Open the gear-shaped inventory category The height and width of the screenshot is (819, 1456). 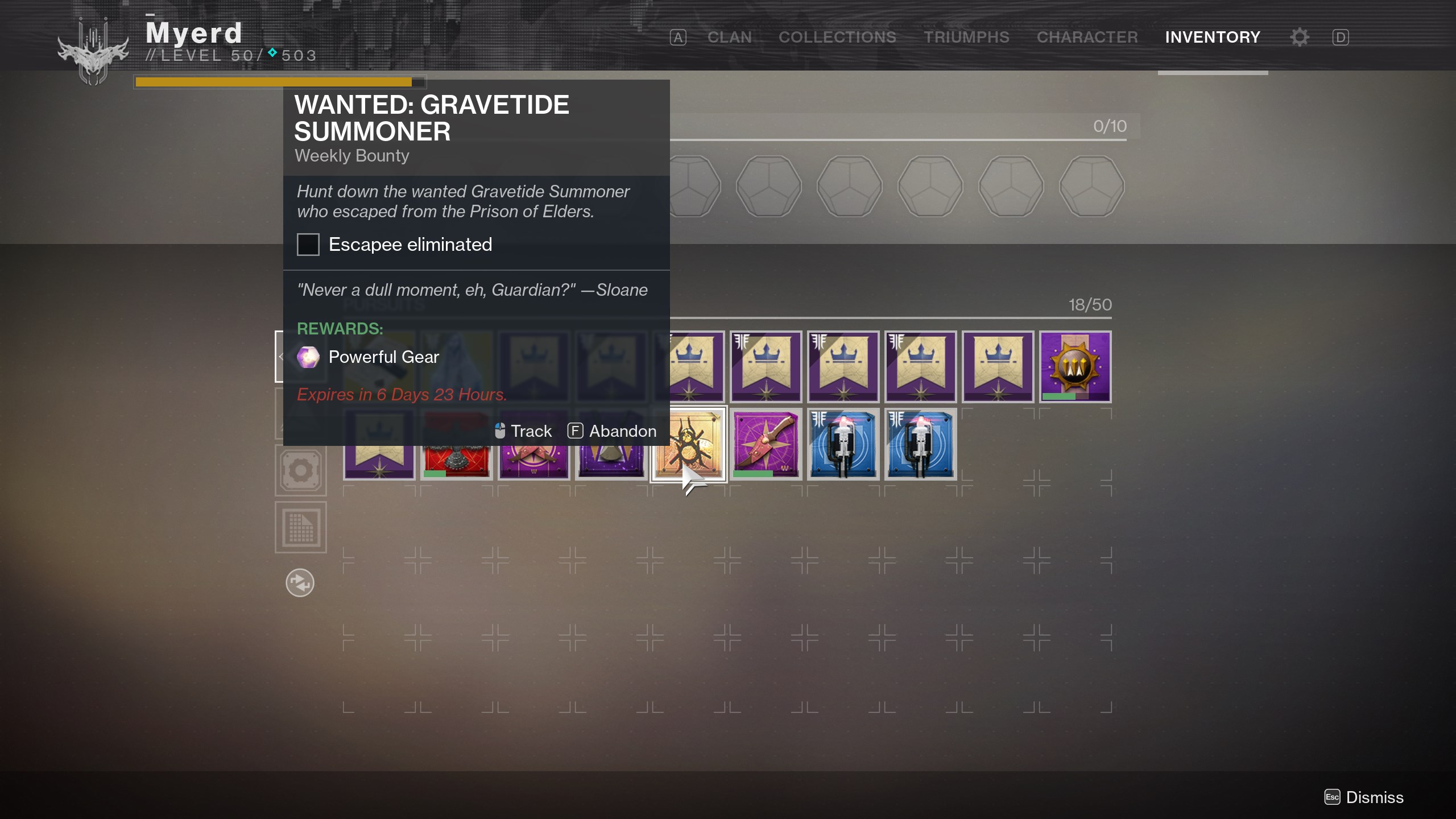301,470
